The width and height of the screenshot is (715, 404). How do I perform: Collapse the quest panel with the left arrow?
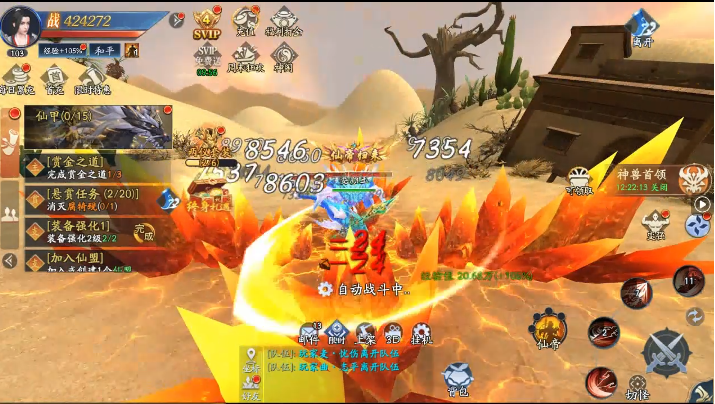(x=9, y=261)
